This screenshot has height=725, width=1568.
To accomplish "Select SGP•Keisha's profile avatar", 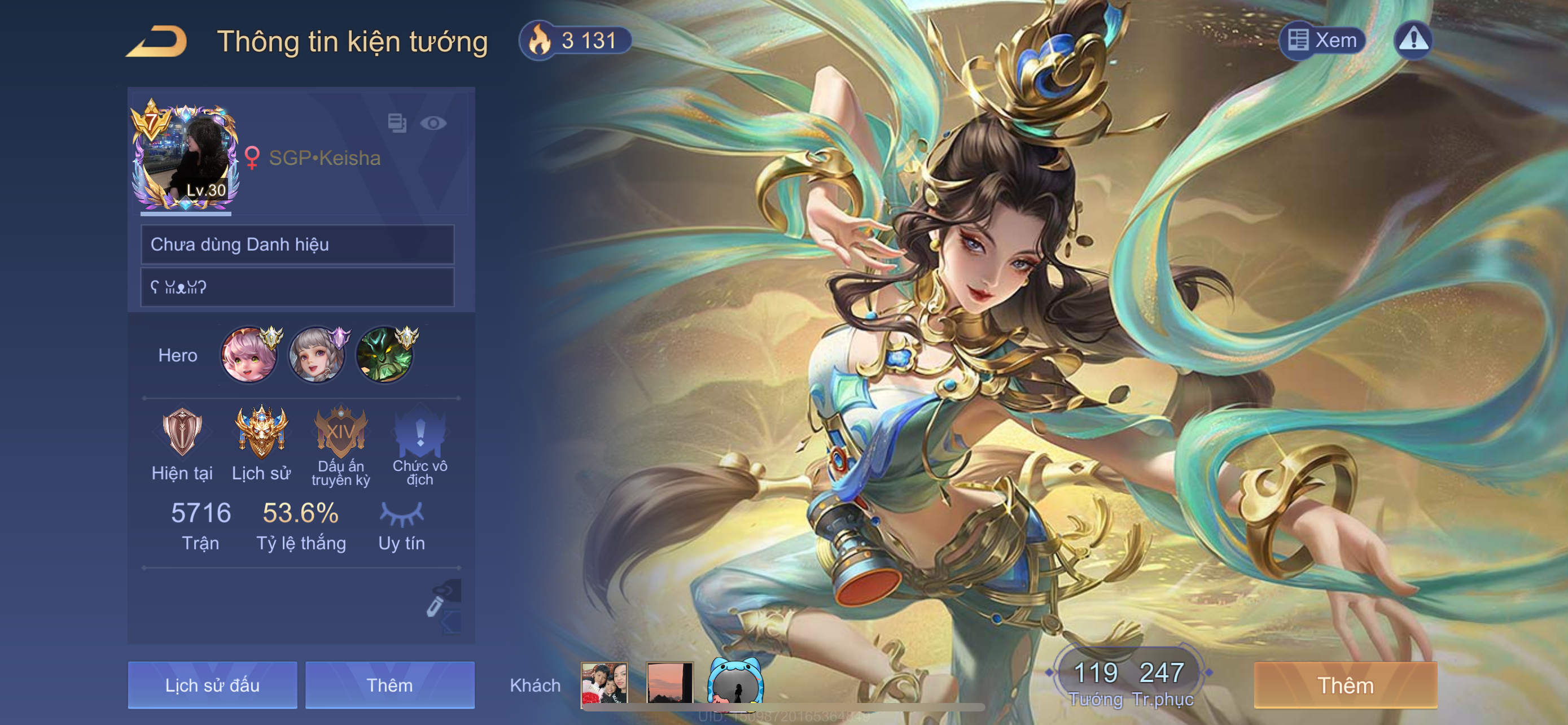I will (x=185, y=155).
